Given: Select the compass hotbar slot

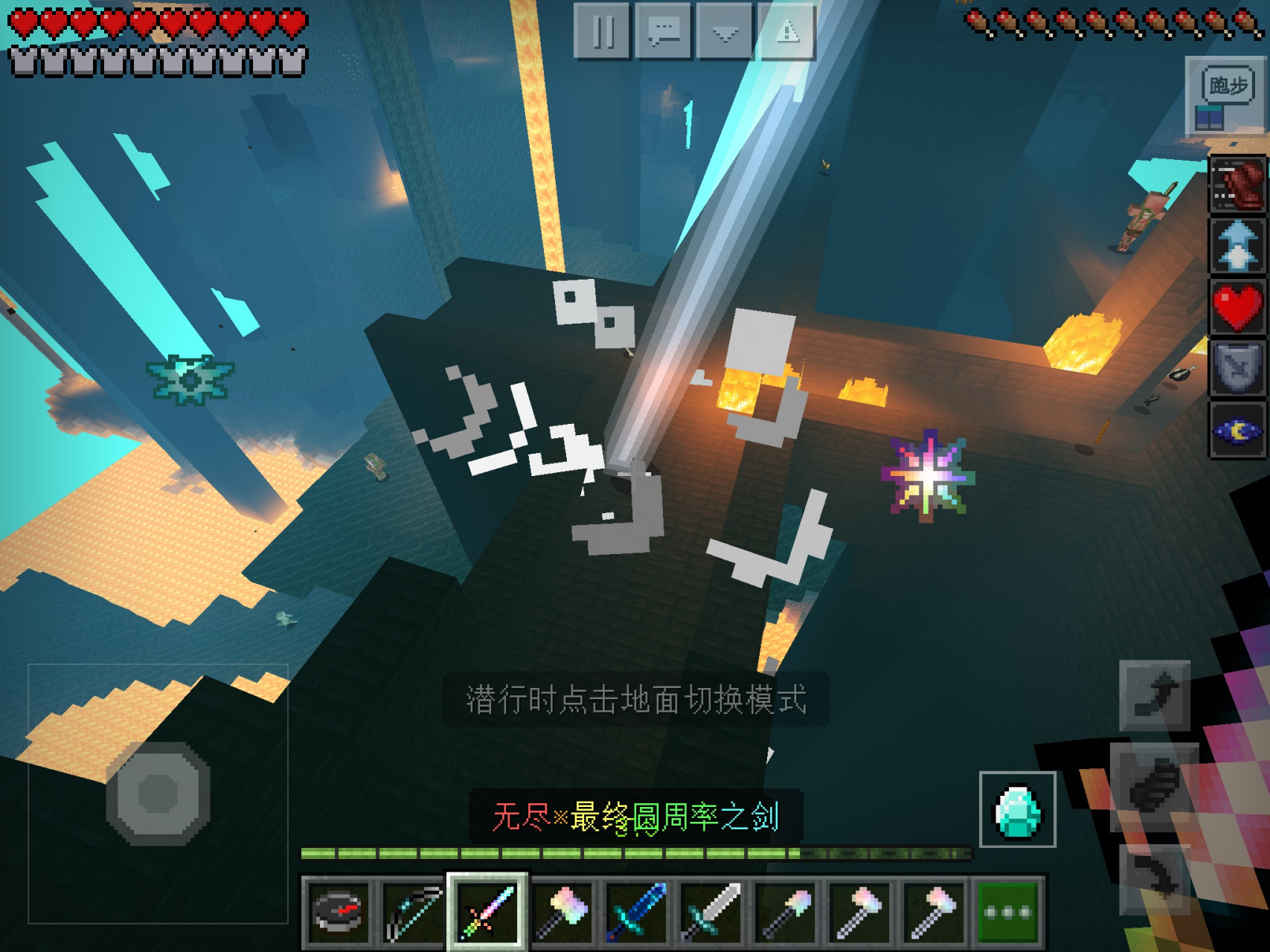Looking at the screenshot, I should pos(339,911).
